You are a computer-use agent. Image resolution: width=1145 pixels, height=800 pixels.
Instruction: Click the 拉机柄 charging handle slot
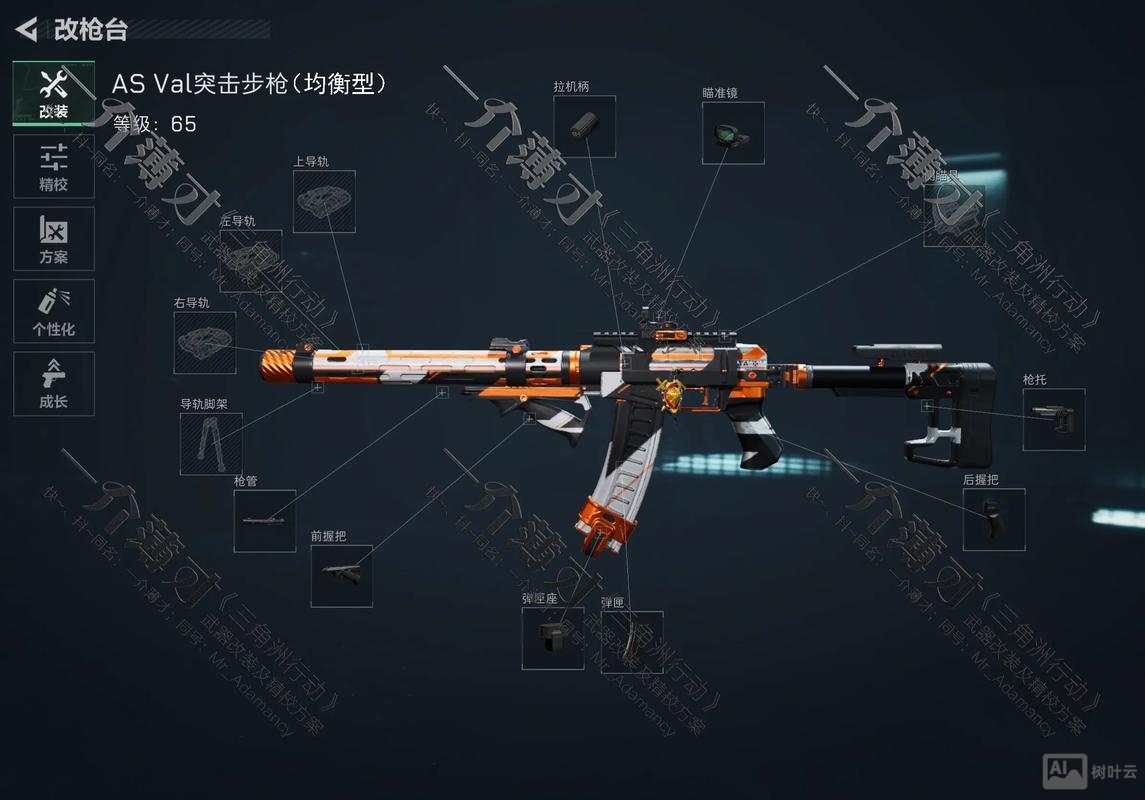[x=584, y=127]
